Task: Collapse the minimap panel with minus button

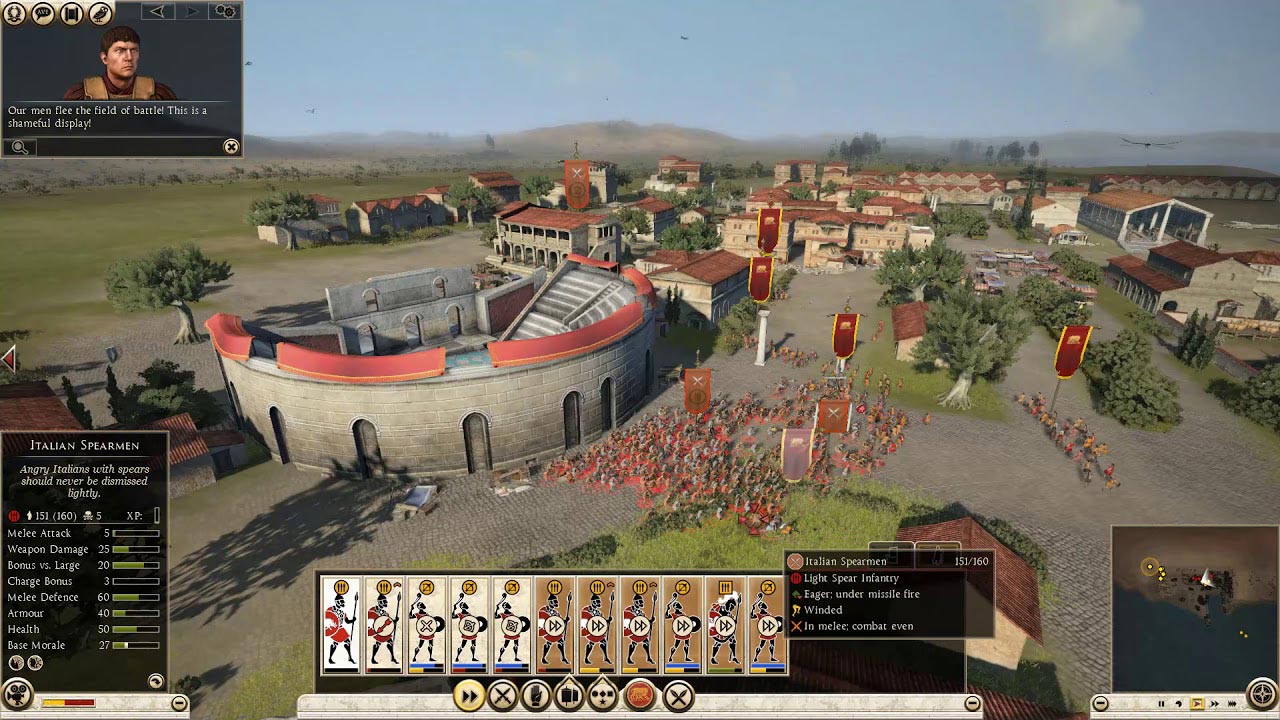Action: click(1100, 703)
